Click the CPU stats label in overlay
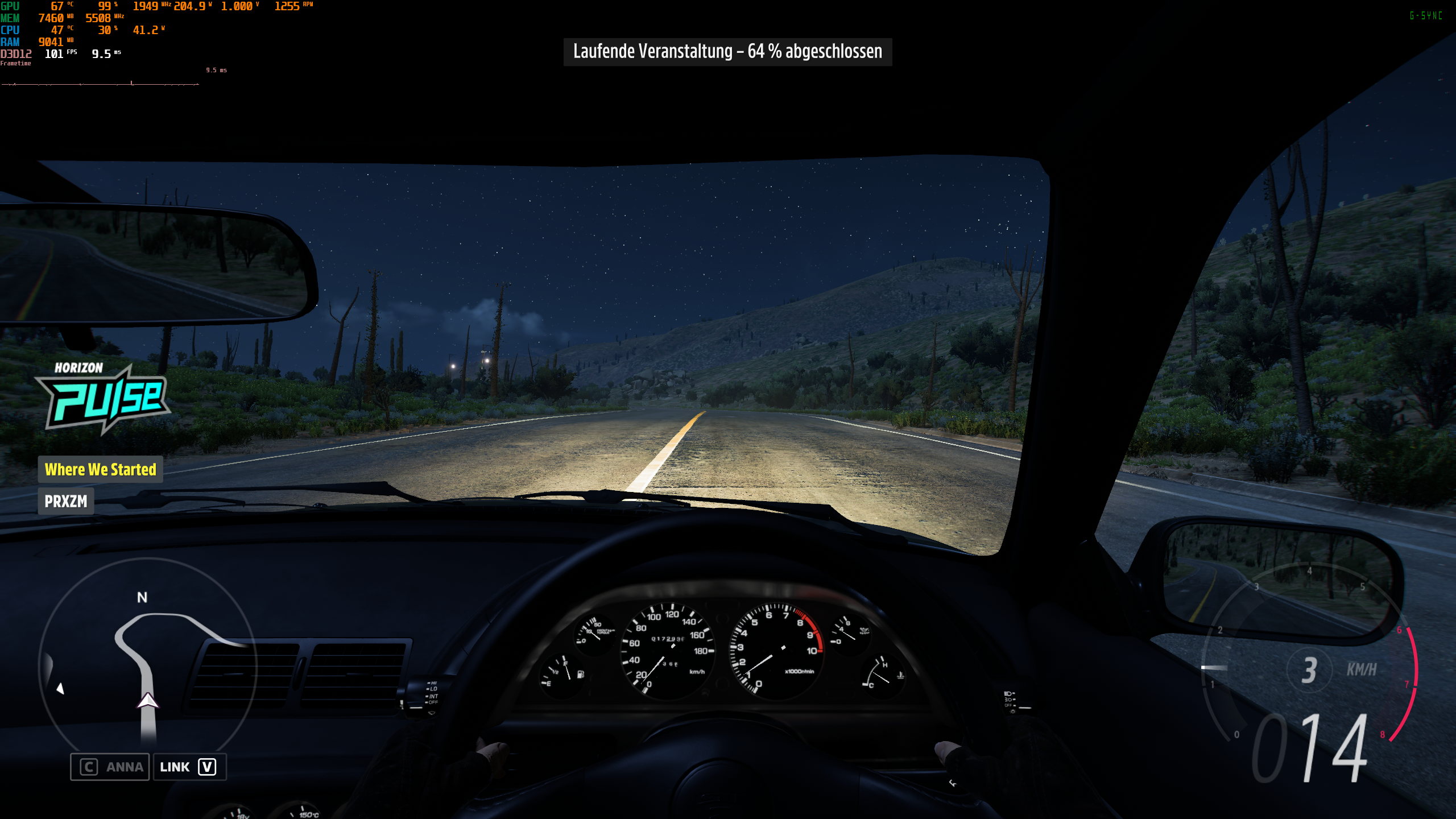The image size is (1456, 819). [11, 30]
